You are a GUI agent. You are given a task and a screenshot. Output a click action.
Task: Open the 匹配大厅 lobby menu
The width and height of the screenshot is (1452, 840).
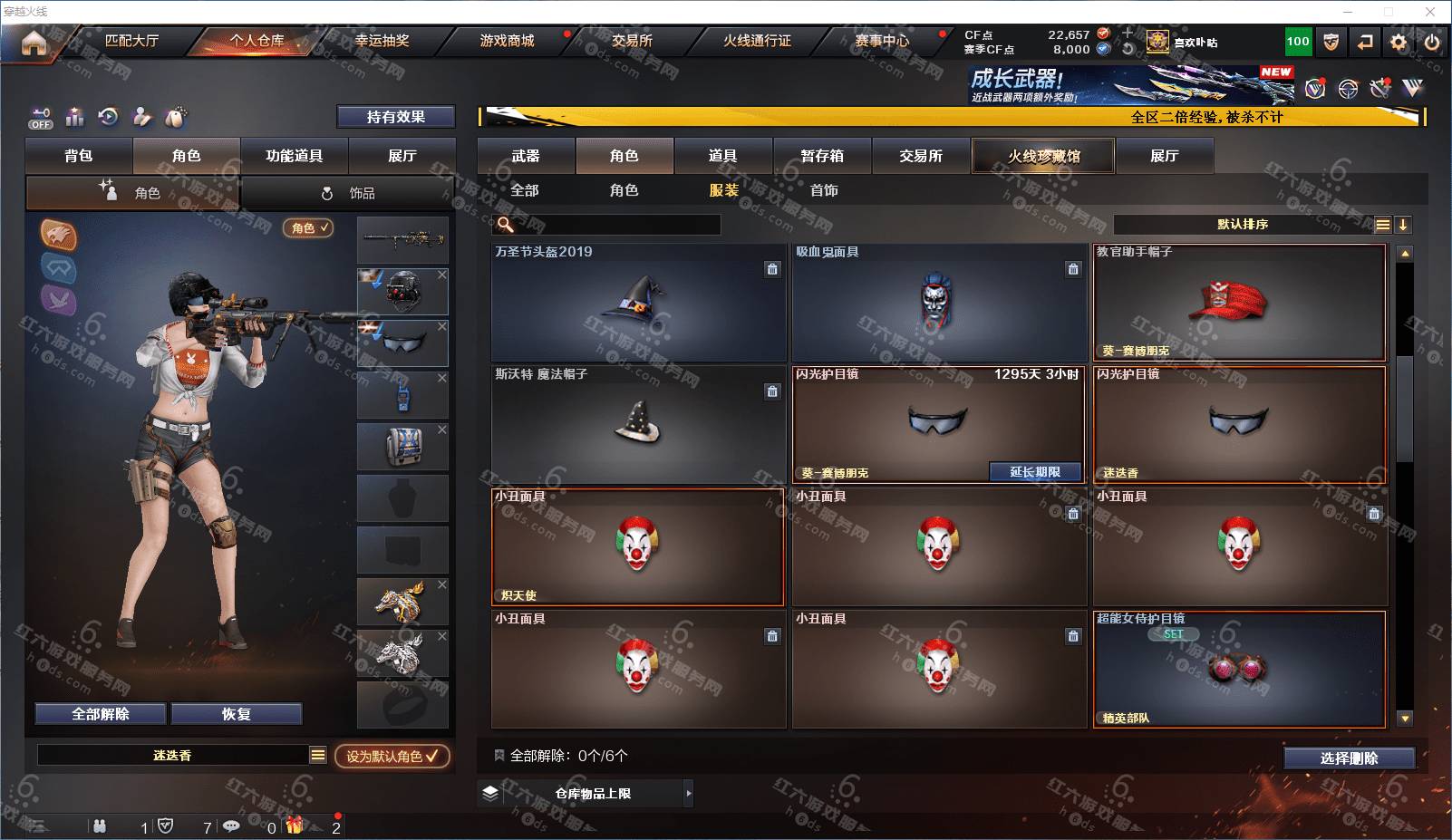click(x=131, y=41)
